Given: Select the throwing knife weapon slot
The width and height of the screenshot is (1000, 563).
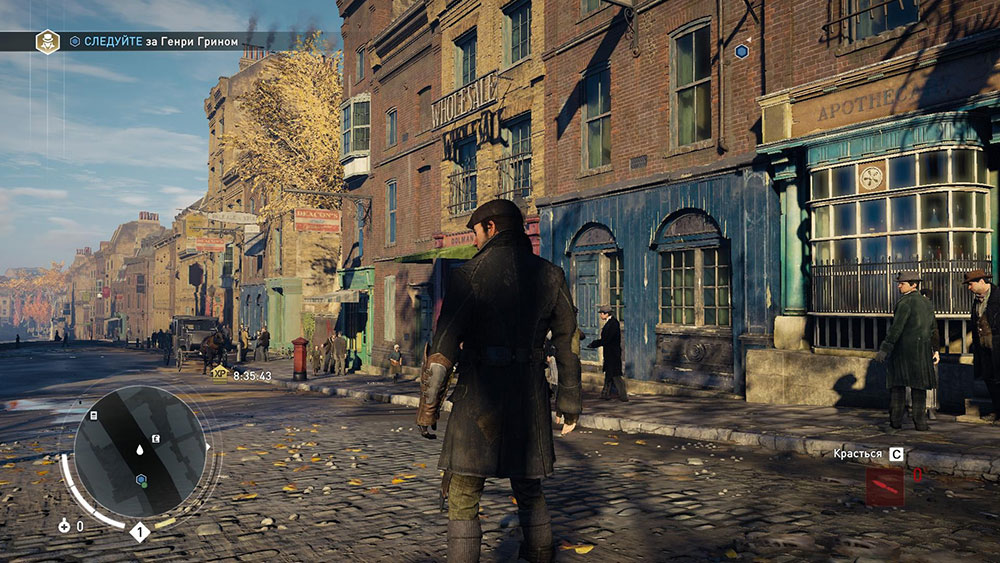Looking at the screenshot, I should pyautogui.click(x=884, y=486).
